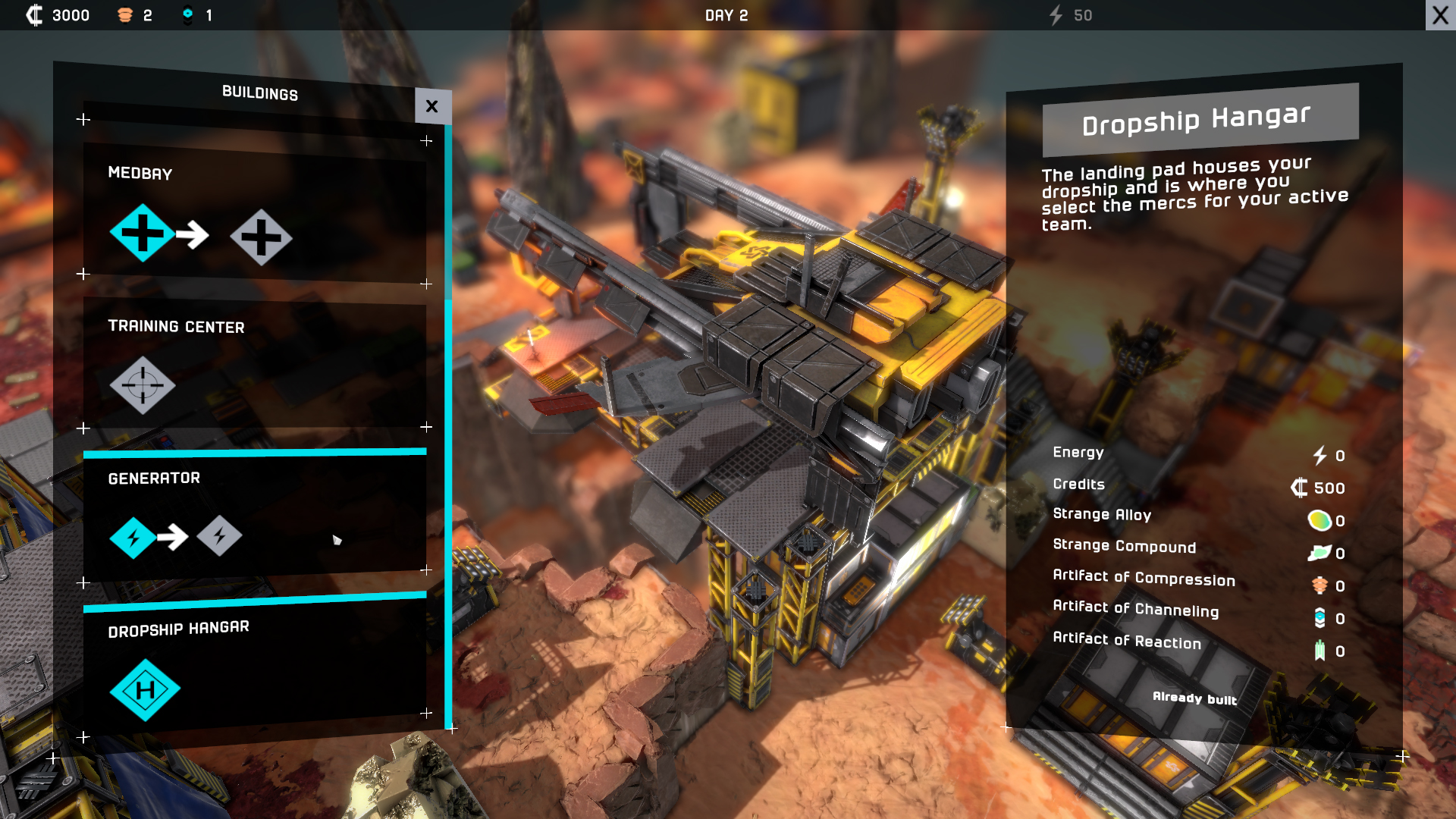Click the Artifact of Reaction icon
This screenshot has width=1456, height=819.
(x=1320, y=649)
